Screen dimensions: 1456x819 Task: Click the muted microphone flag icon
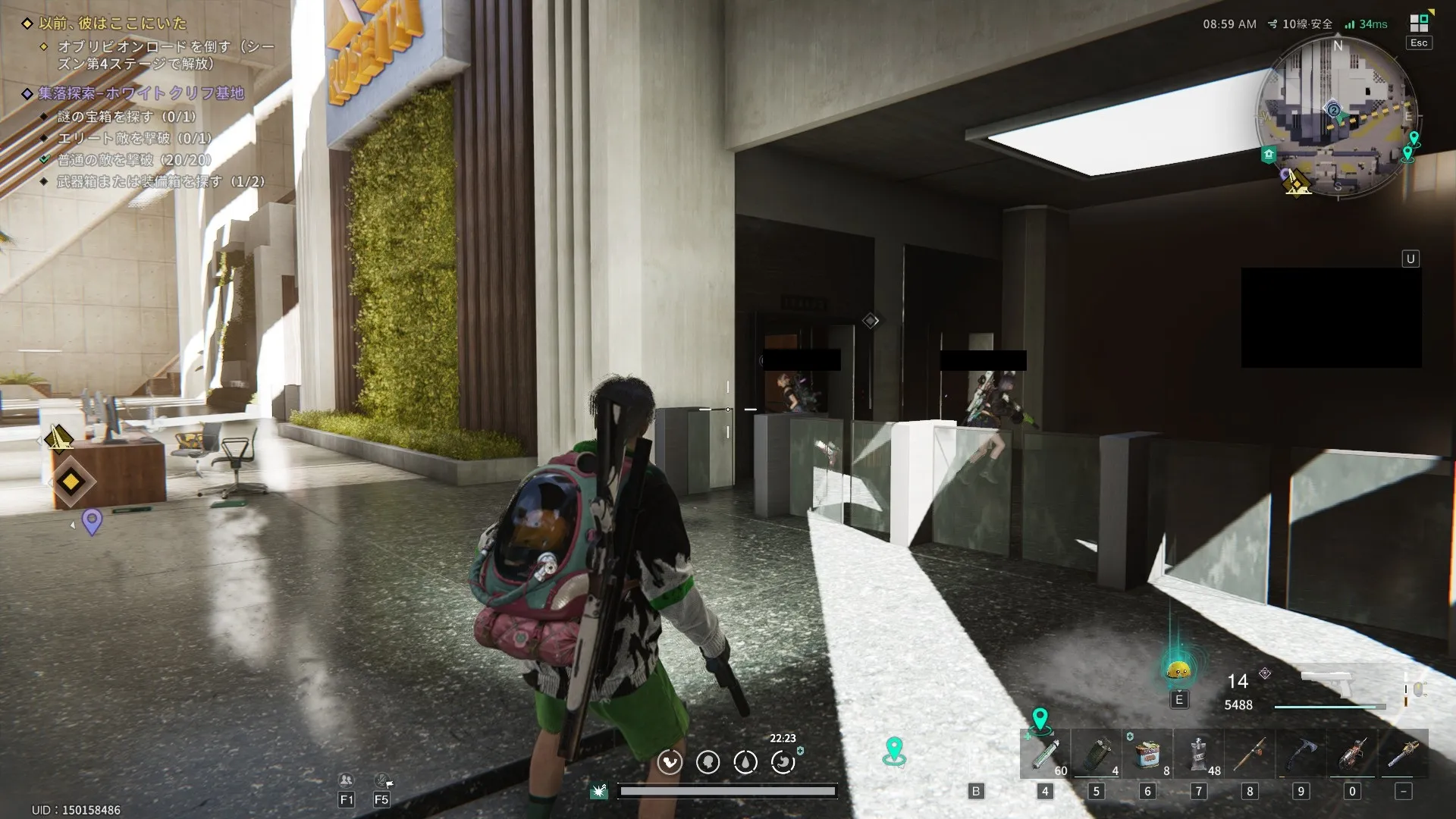pyautogui.click(x=381, y=780)
